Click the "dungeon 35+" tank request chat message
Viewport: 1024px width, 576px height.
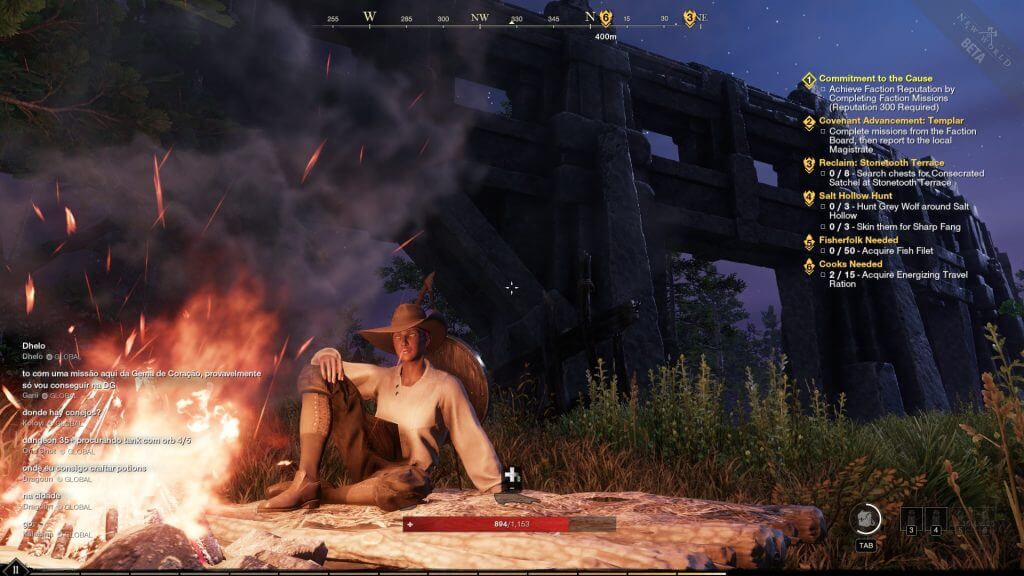106,440
